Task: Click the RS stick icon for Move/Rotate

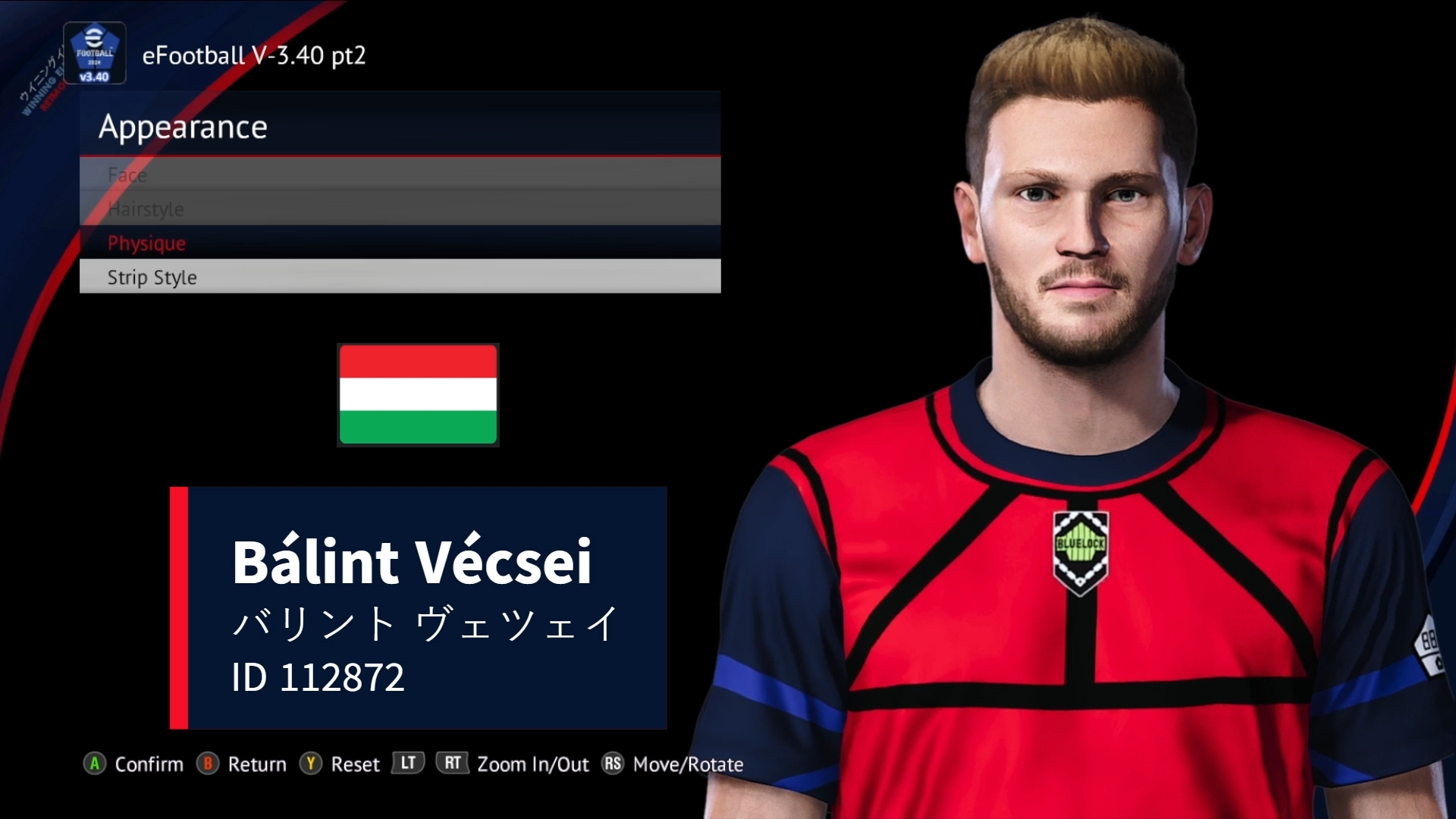Action: click(613, 764)
